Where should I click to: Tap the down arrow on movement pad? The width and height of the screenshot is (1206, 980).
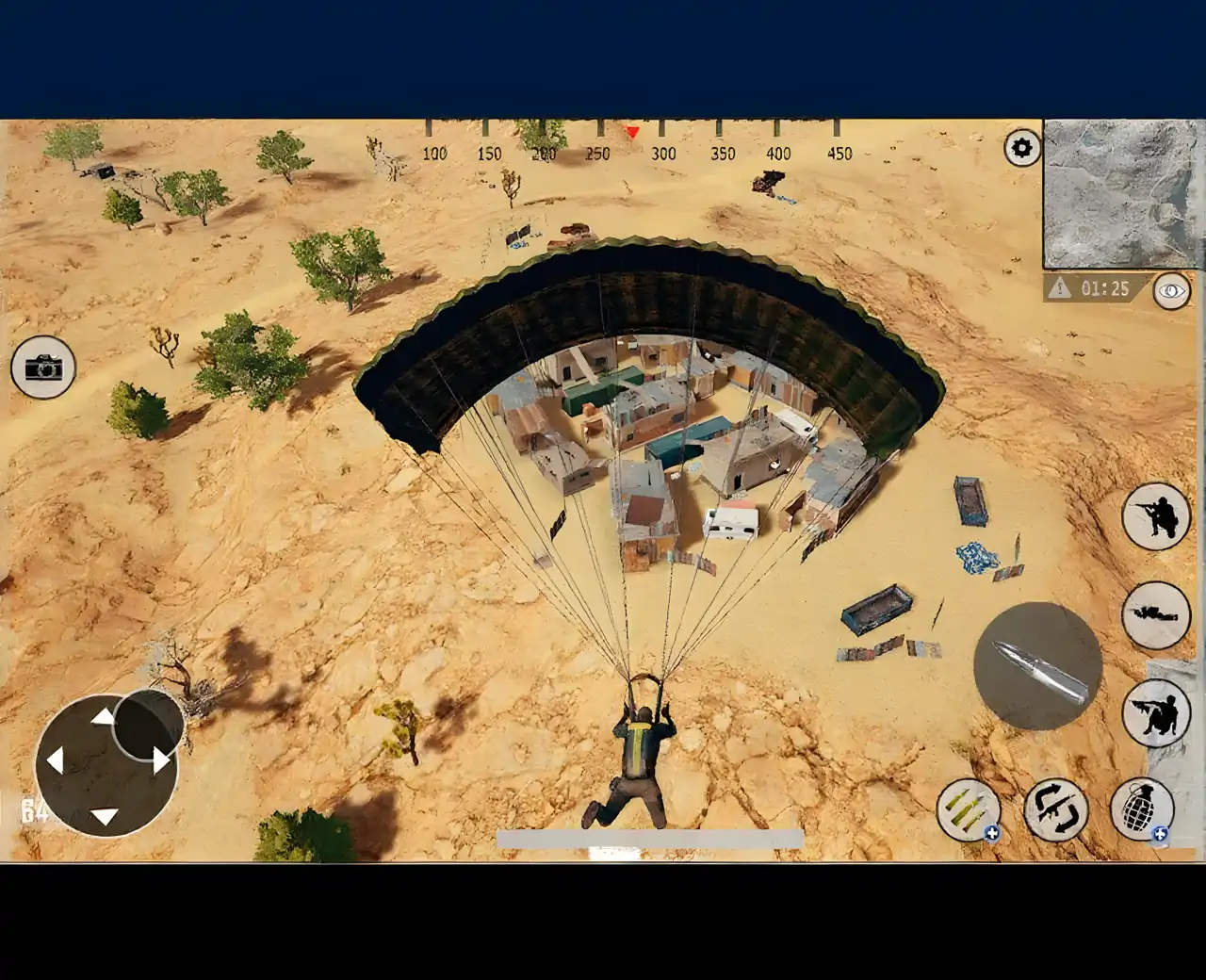(x=105, y=815)
